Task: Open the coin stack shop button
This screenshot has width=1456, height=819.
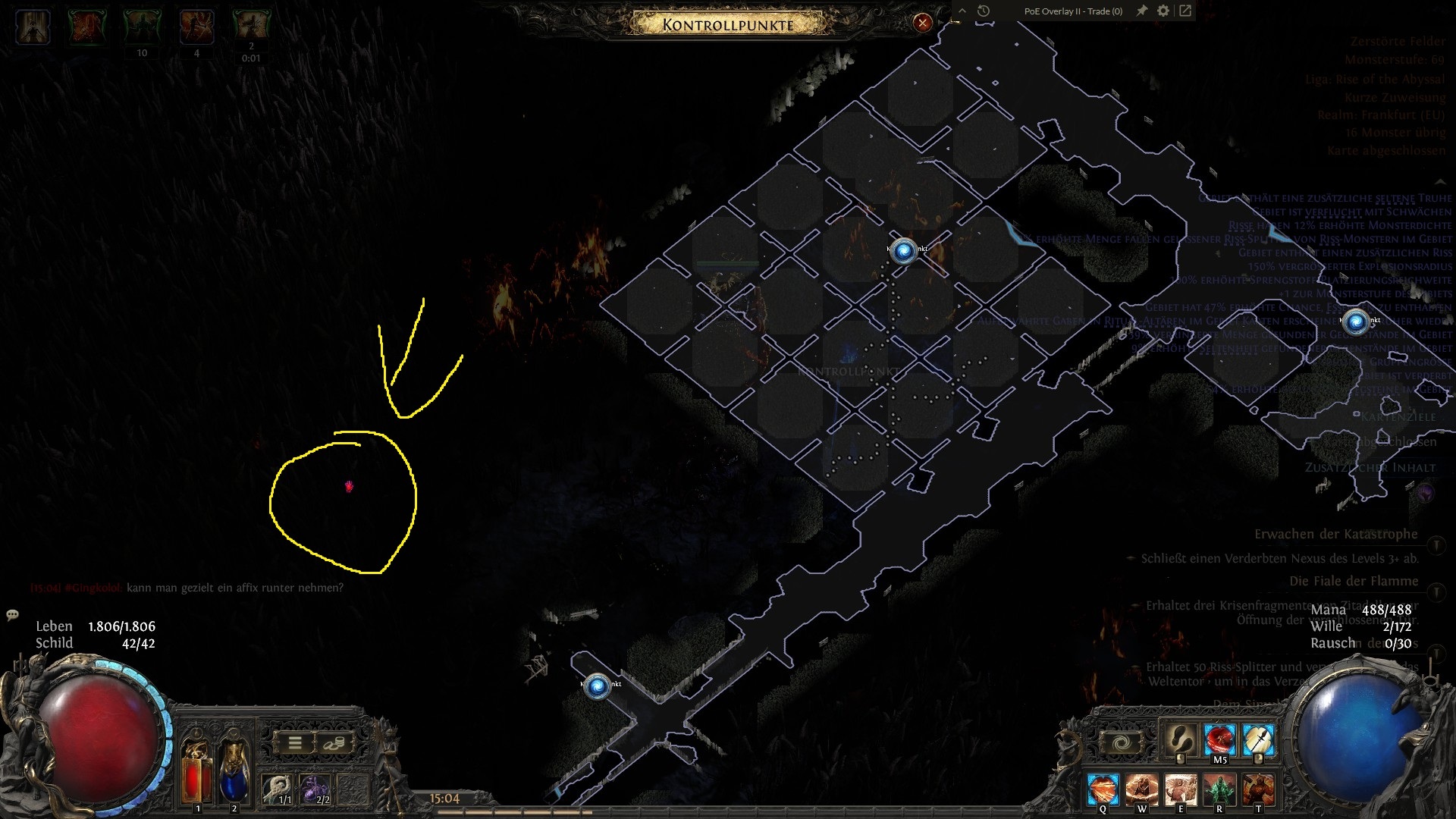Action: [333, 743]
